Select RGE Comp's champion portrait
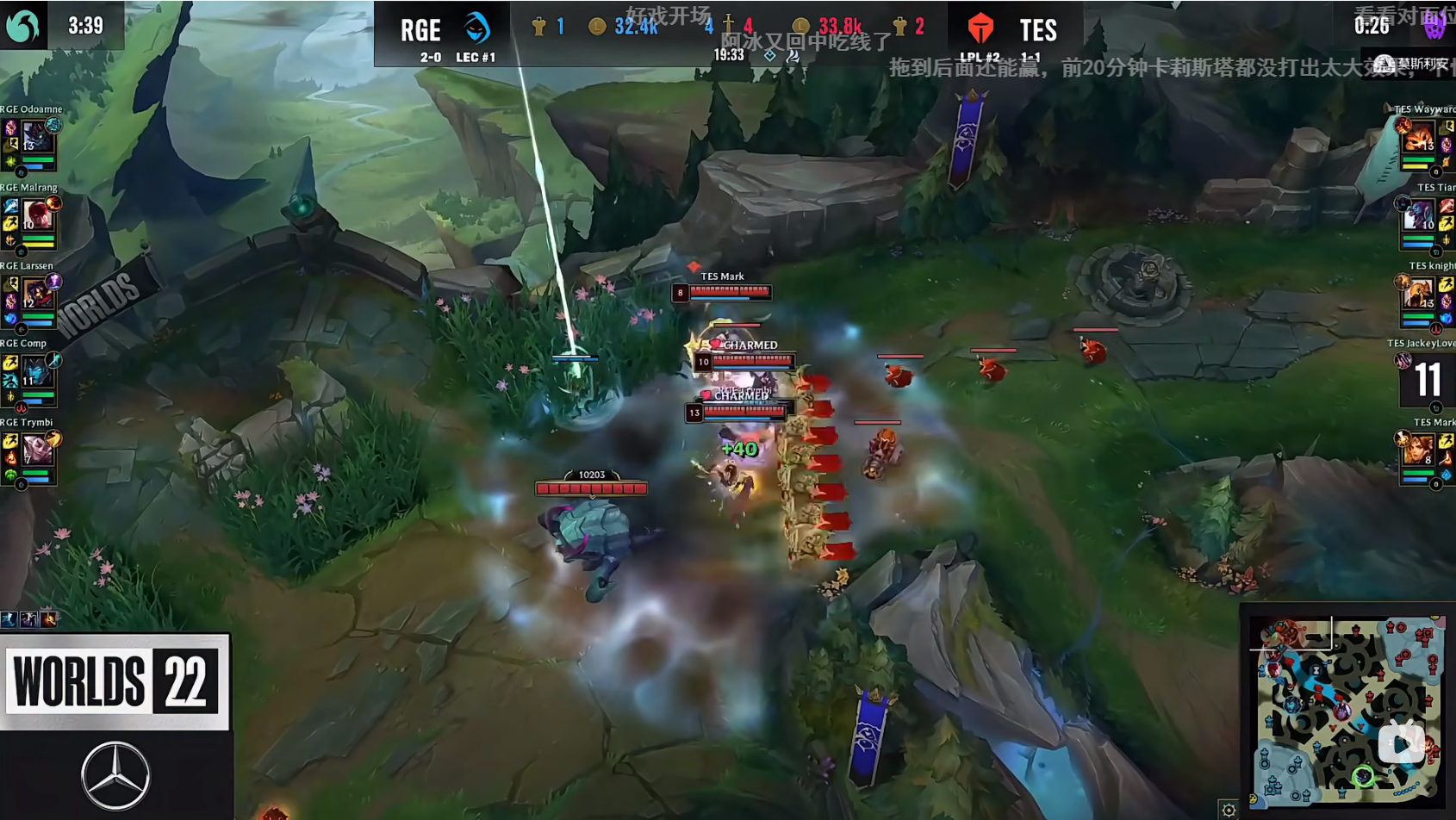 (x=36, y=371)
